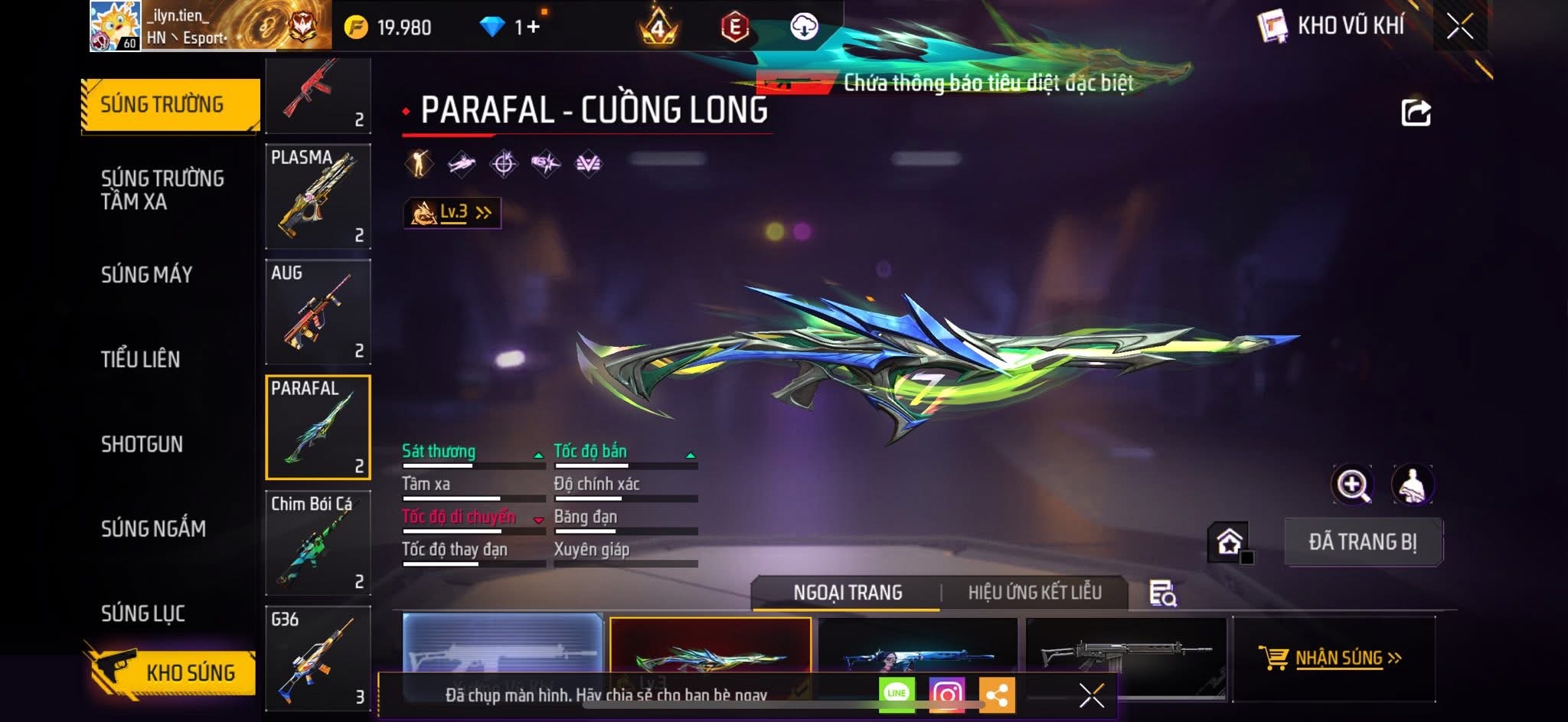
Task: Choose the AUG weapon tile
Action: pyautogui.click(x=318, y=312)
